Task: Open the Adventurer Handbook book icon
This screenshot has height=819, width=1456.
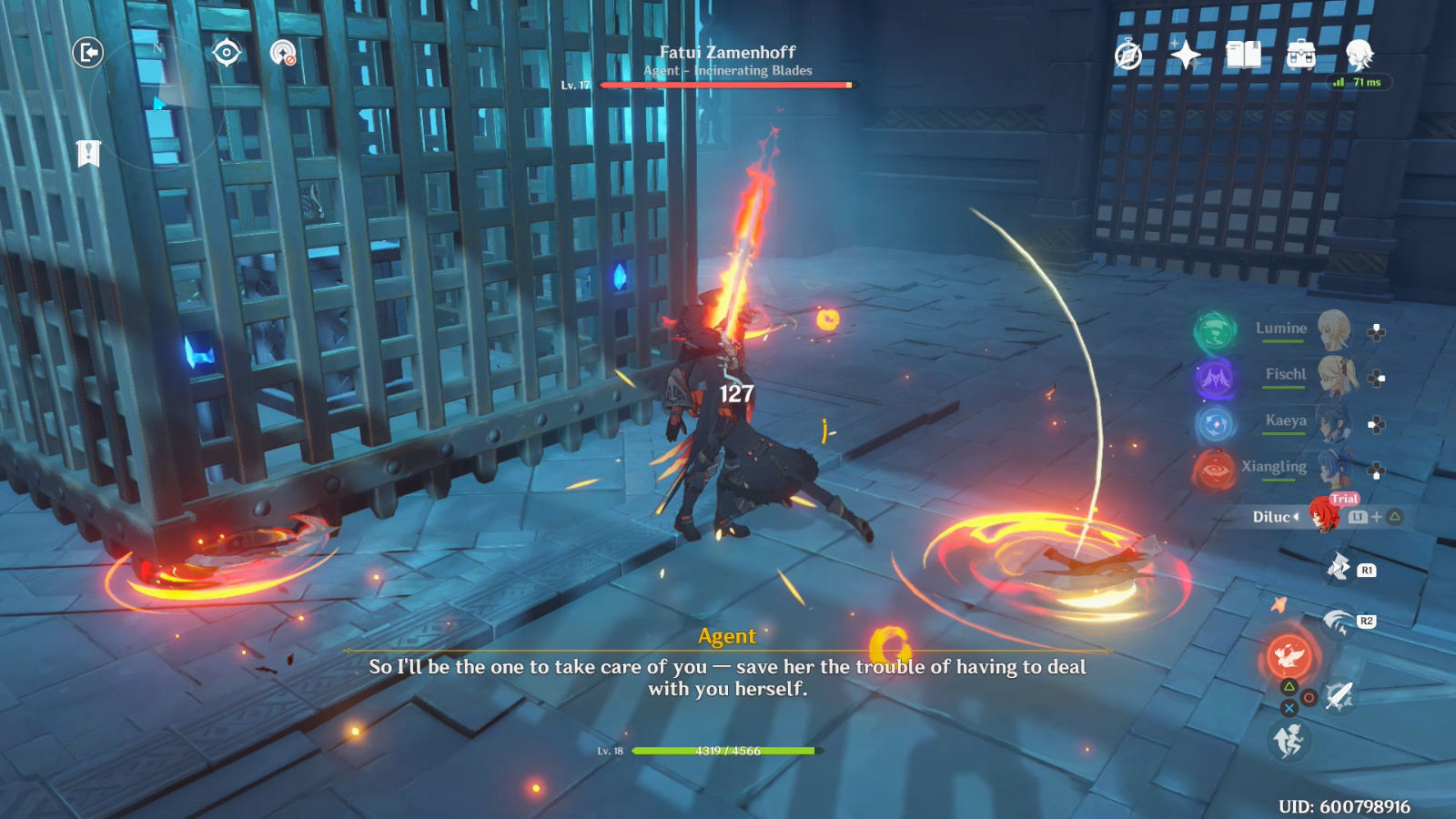Action: point(1243,56)
